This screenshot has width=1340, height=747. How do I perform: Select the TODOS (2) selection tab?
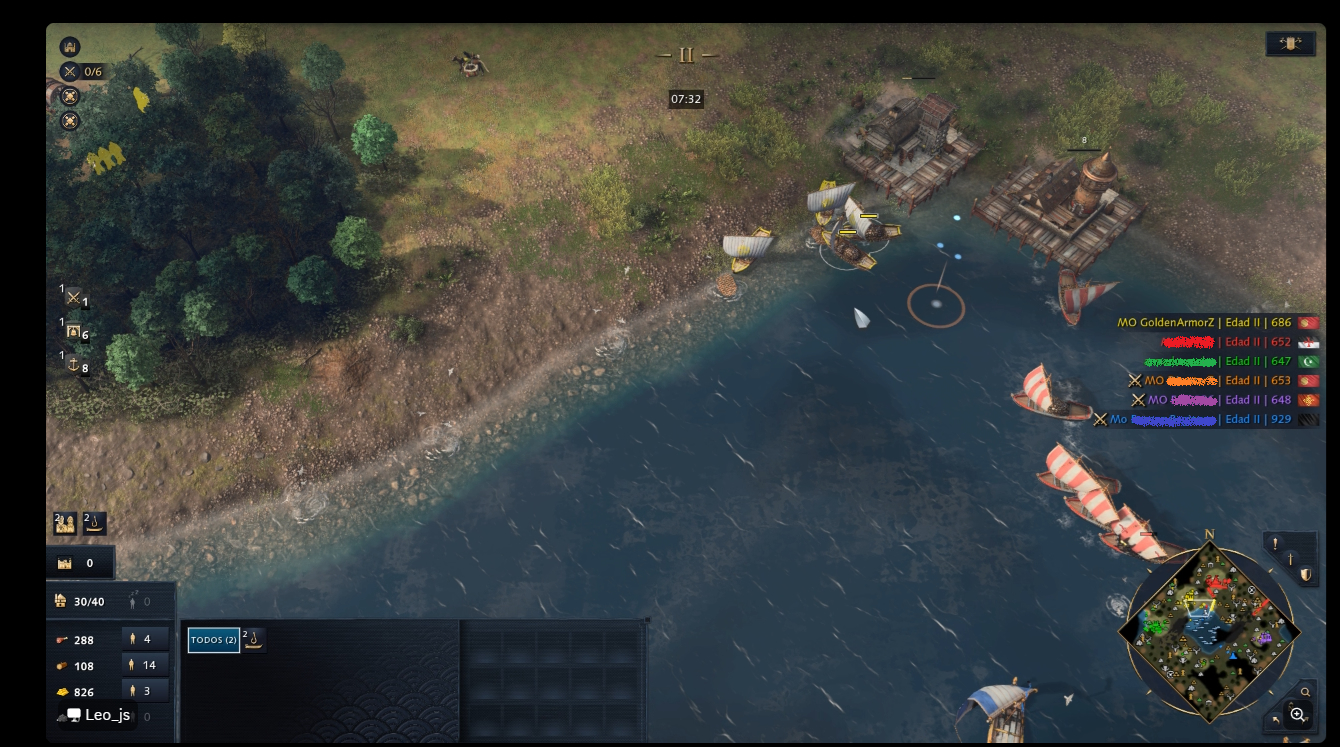coord(213,640)
